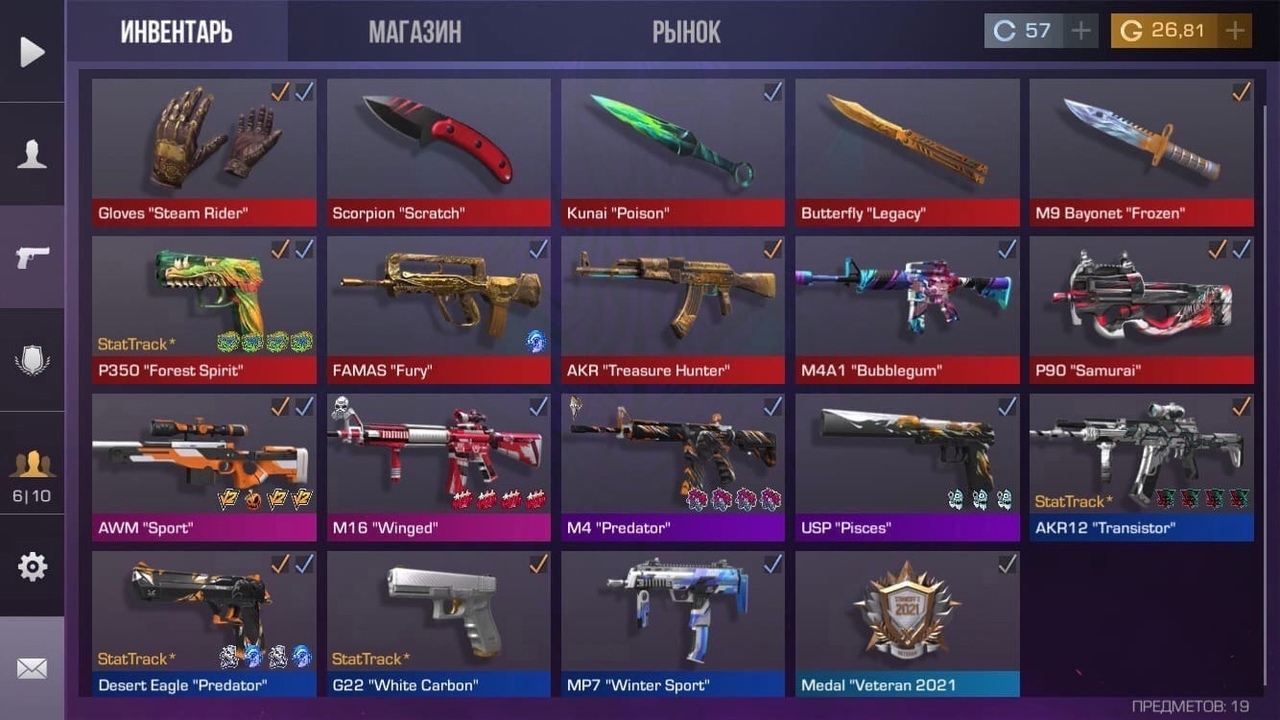Open the settings gear
1280x720 pixels.
[32, 567]
